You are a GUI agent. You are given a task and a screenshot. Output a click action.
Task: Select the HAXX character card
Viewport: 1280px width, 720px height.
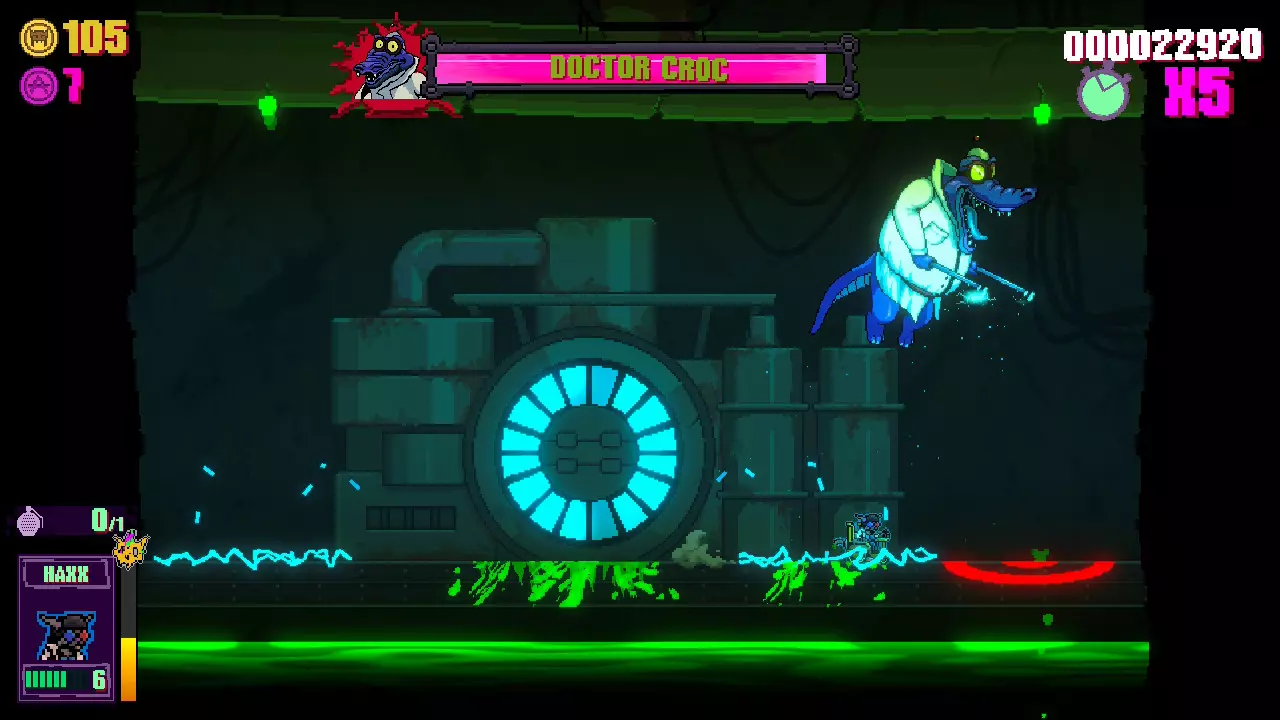click(x=66, y=628)
